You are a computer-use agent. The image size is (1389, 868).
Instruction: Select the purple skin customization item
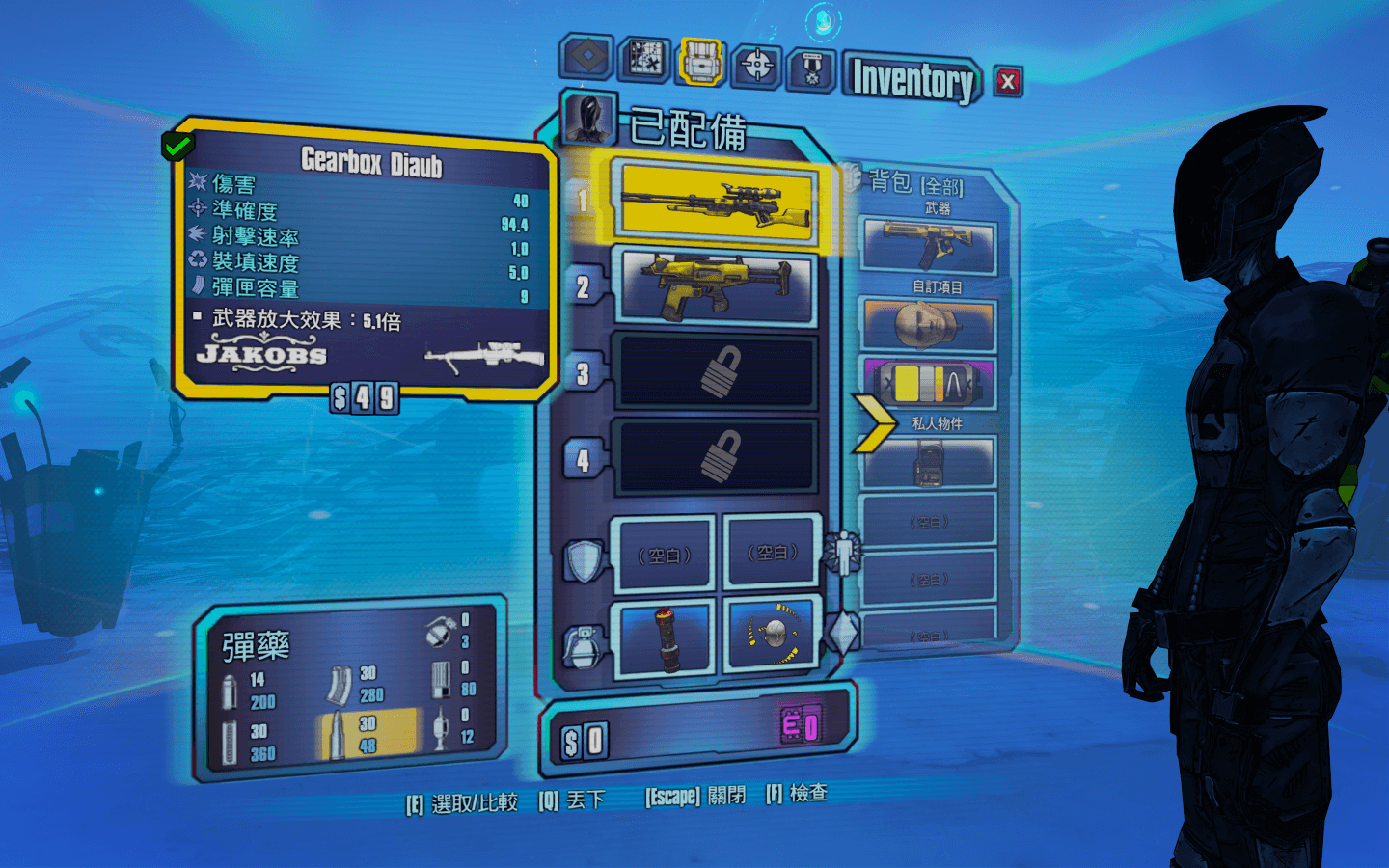[x=927, y=383]
